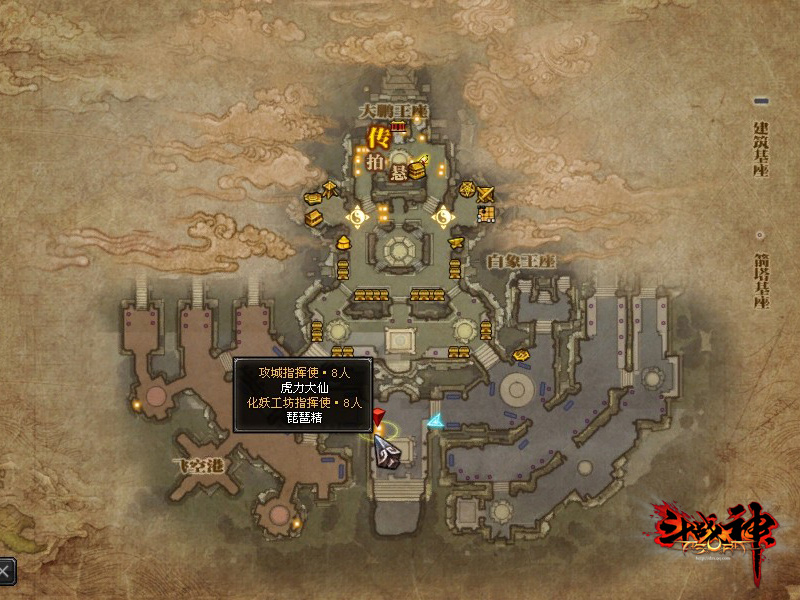
Task: Select the 传 teleport marker on the map
Action: 378,136
